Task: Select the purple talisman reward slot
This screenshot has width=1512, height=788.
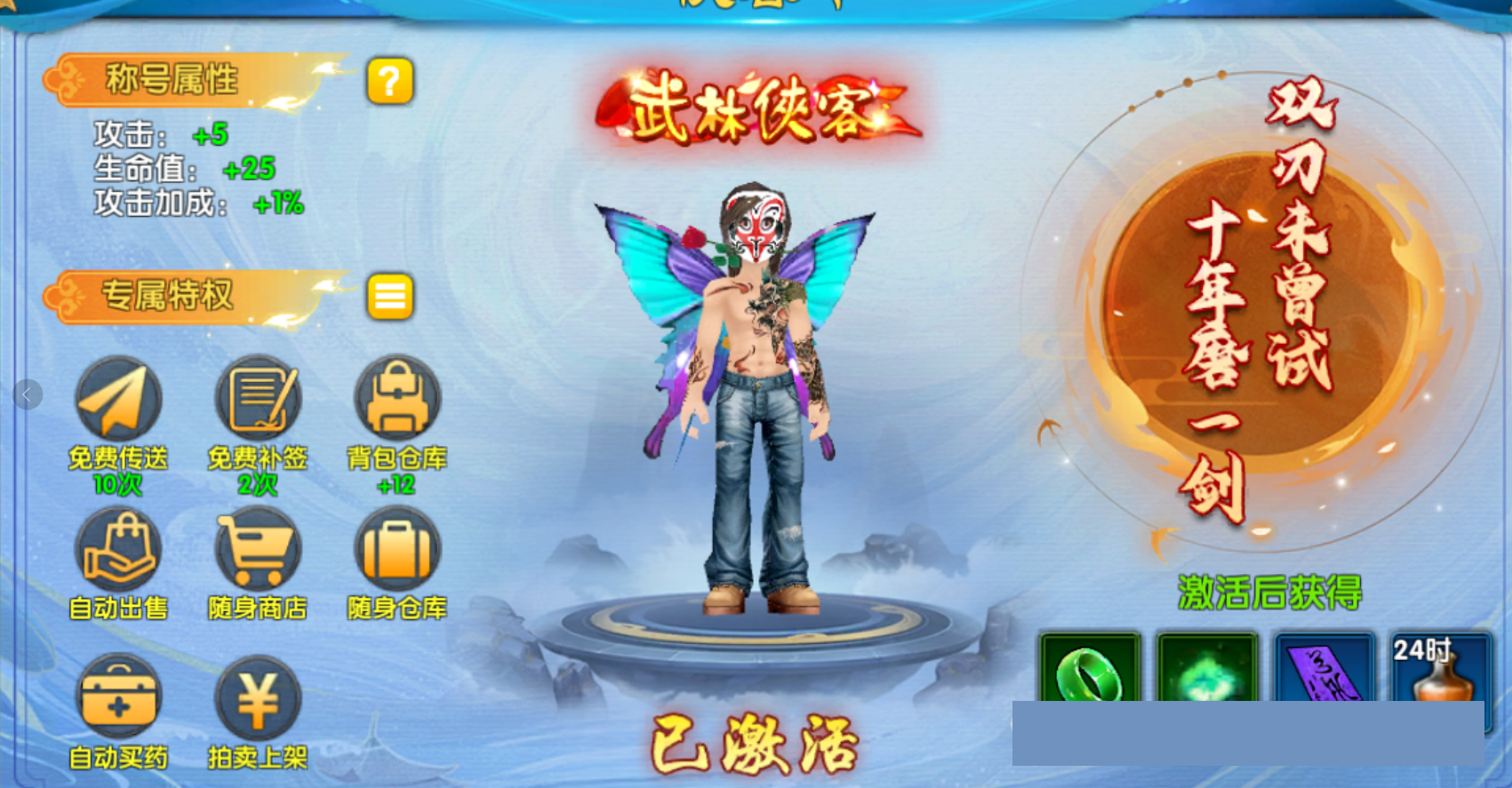Action: tap(1324, 668)
